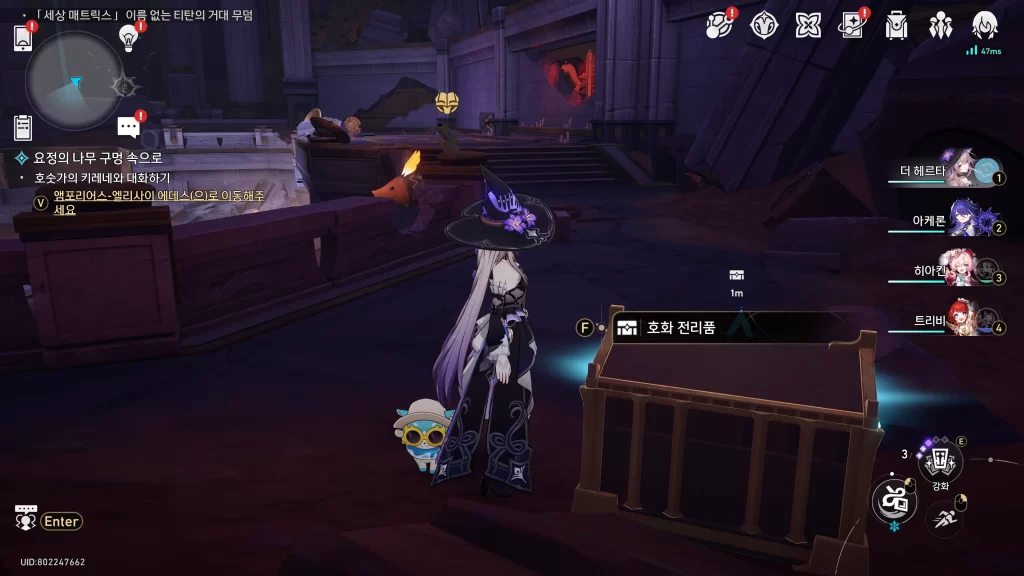Viewport: 1024px width, 576px height.
Task: Open the backpack inventory icon
Action: click(897, 25)
